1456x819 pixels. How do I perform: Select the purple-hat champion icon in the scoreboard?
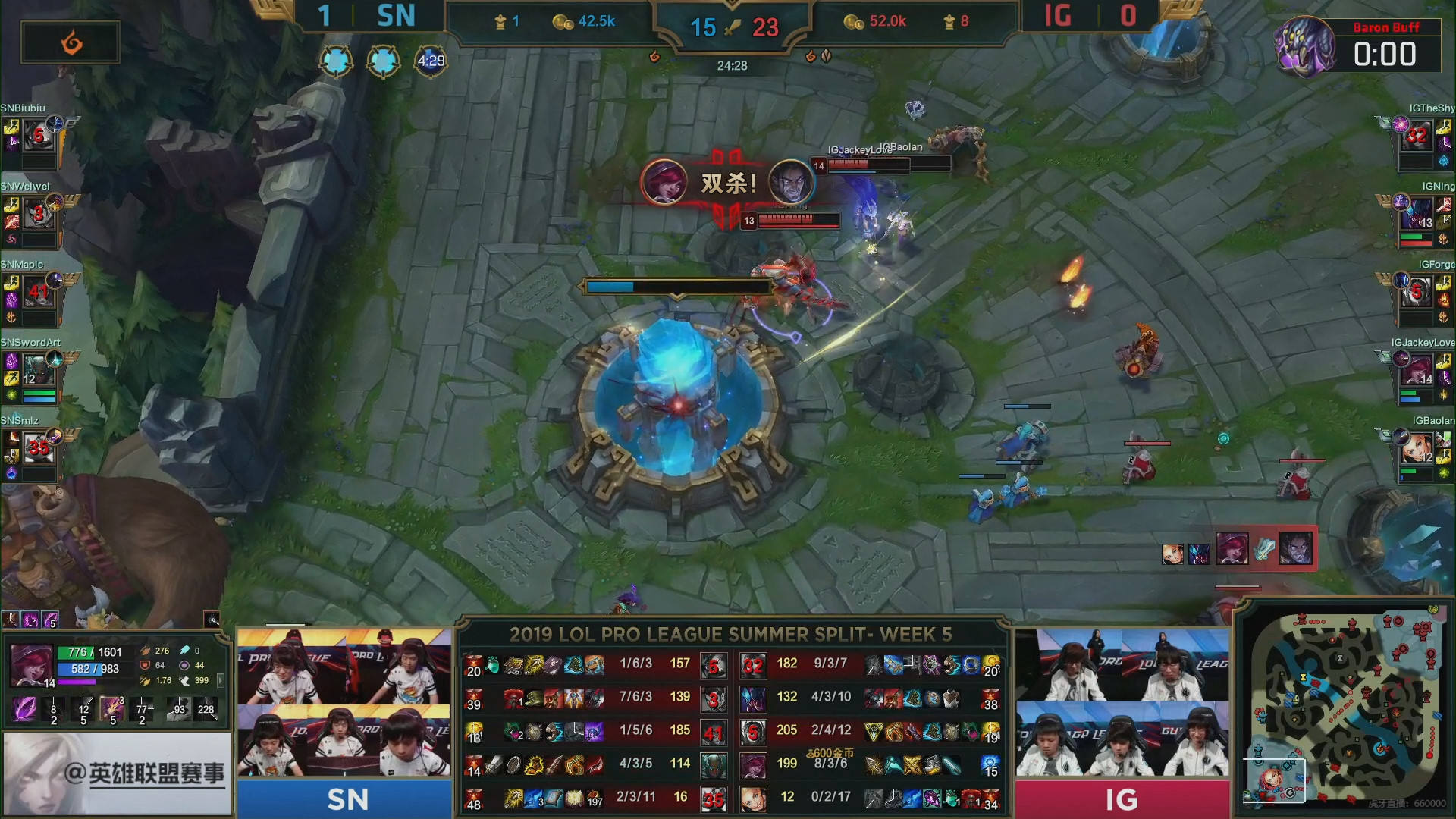(753, 764)
